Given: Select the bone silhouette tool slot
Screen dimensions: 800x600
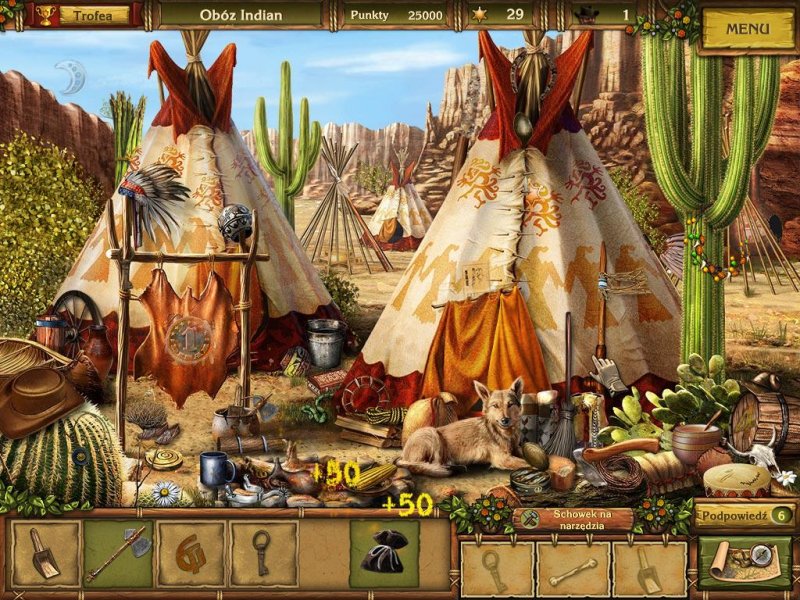Looking at the screenshot, I should pyautogui.click(x=572, y=570).
